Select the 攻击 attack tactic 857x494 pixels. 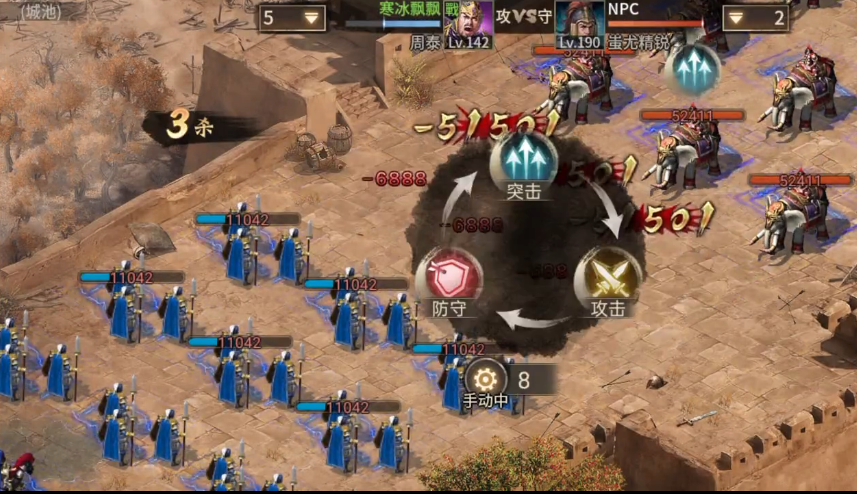click(607, 276)
